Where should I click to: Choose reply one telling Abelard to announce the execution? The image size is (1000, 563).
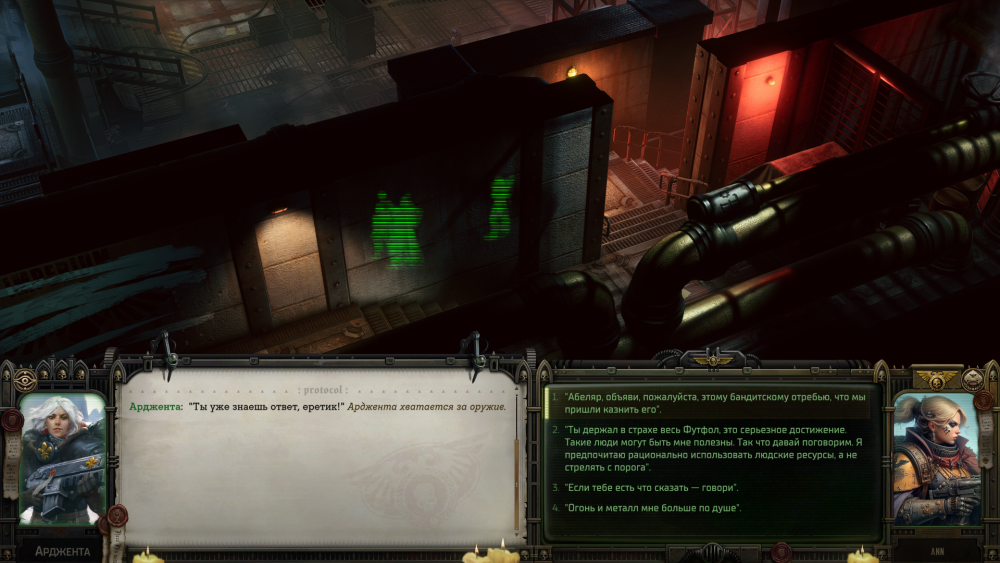coord(714,403)
